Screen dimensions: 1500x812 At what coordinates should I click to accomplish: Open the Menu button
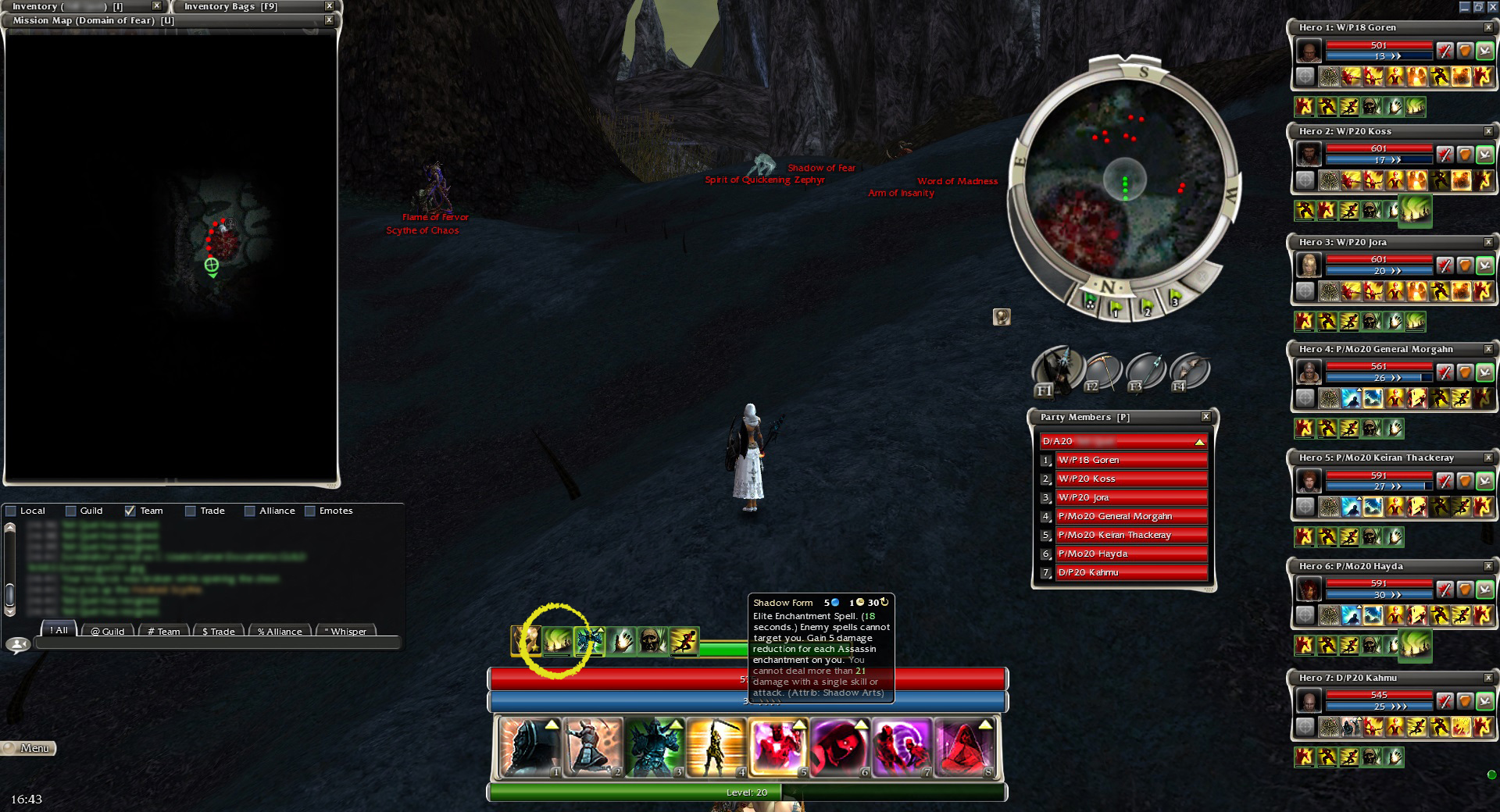[29, 748]
